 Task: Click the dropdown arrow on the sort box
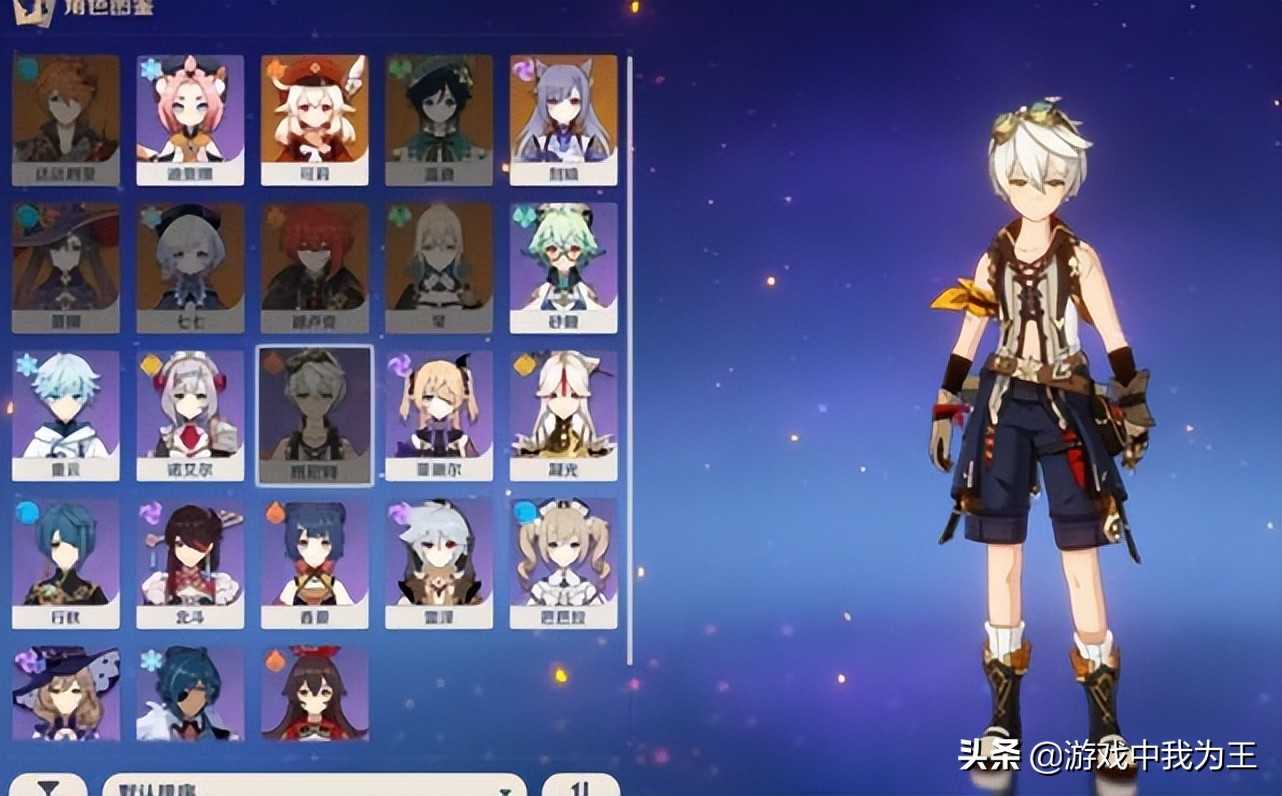505,789
